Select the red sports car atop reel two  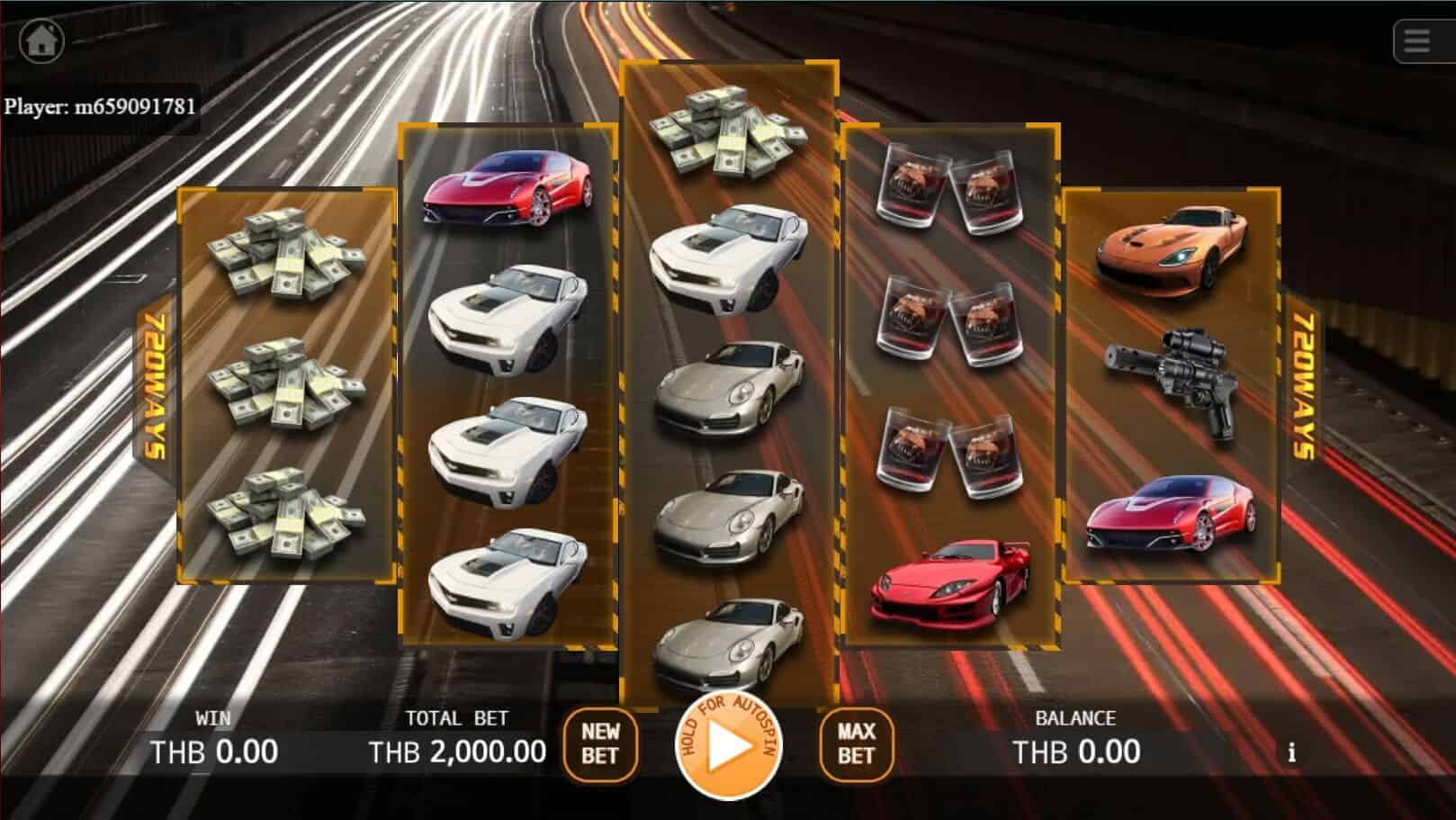[x=508, y=189]
